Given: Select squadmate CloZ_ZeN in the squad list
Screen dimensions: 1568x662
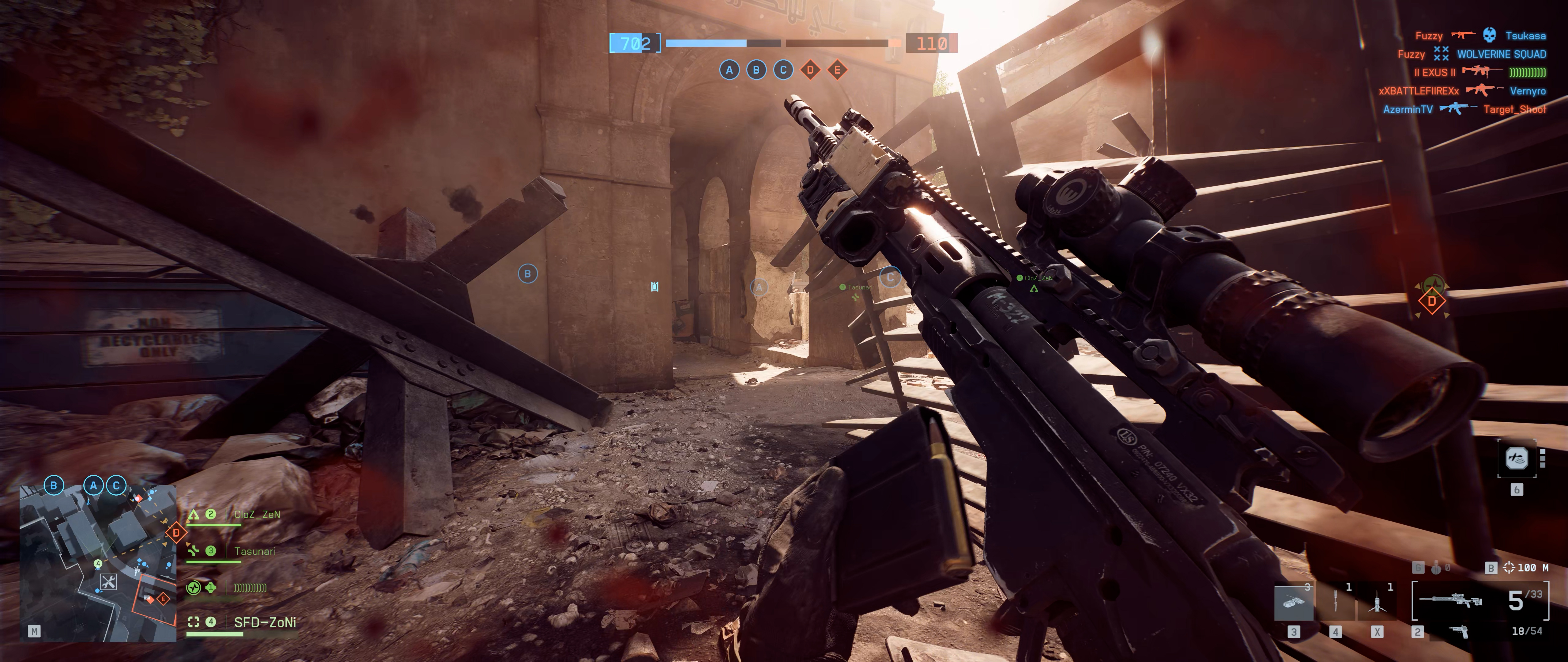Looking at the screenshot, I should (257, 515).
